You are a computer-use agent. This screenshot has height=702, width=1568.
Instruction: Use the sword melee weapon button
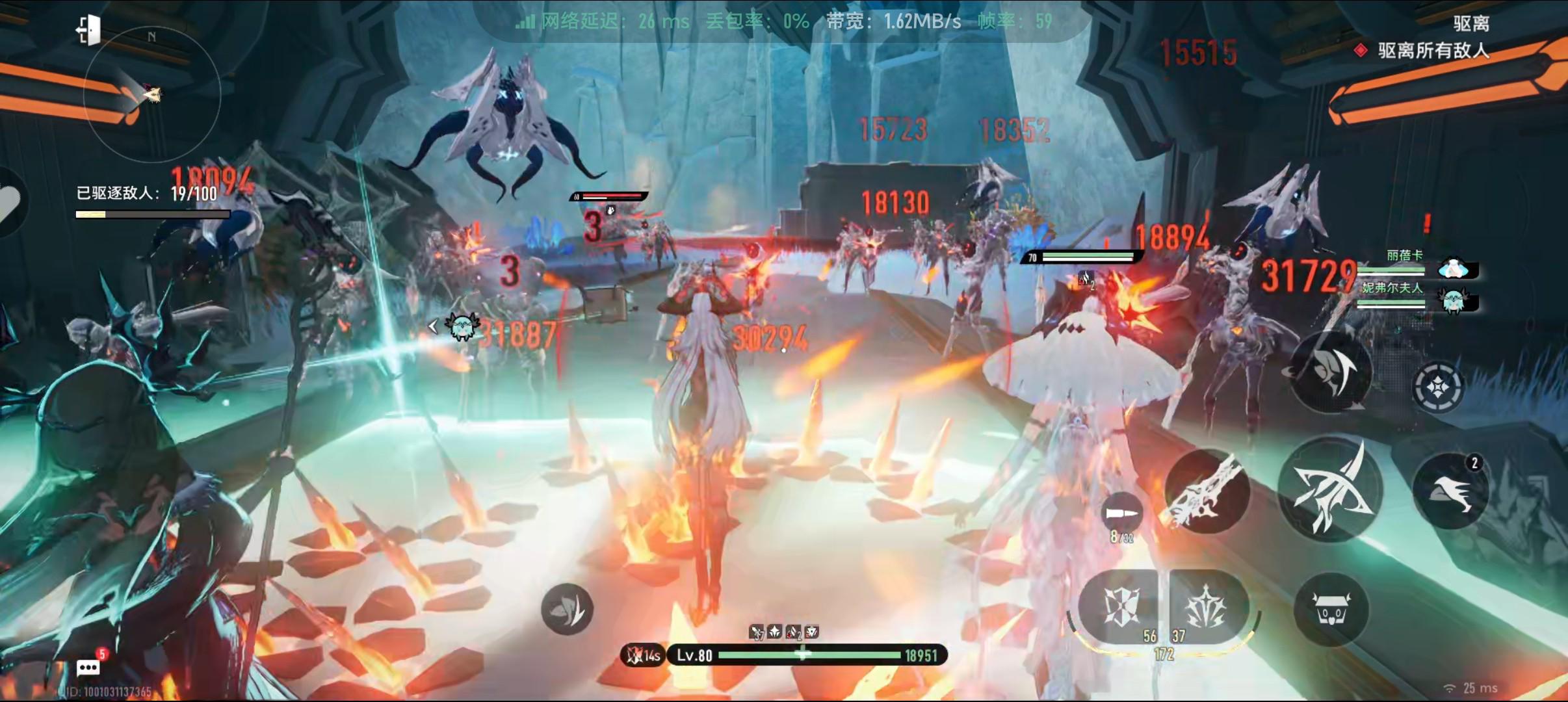tap(1207, 492)
